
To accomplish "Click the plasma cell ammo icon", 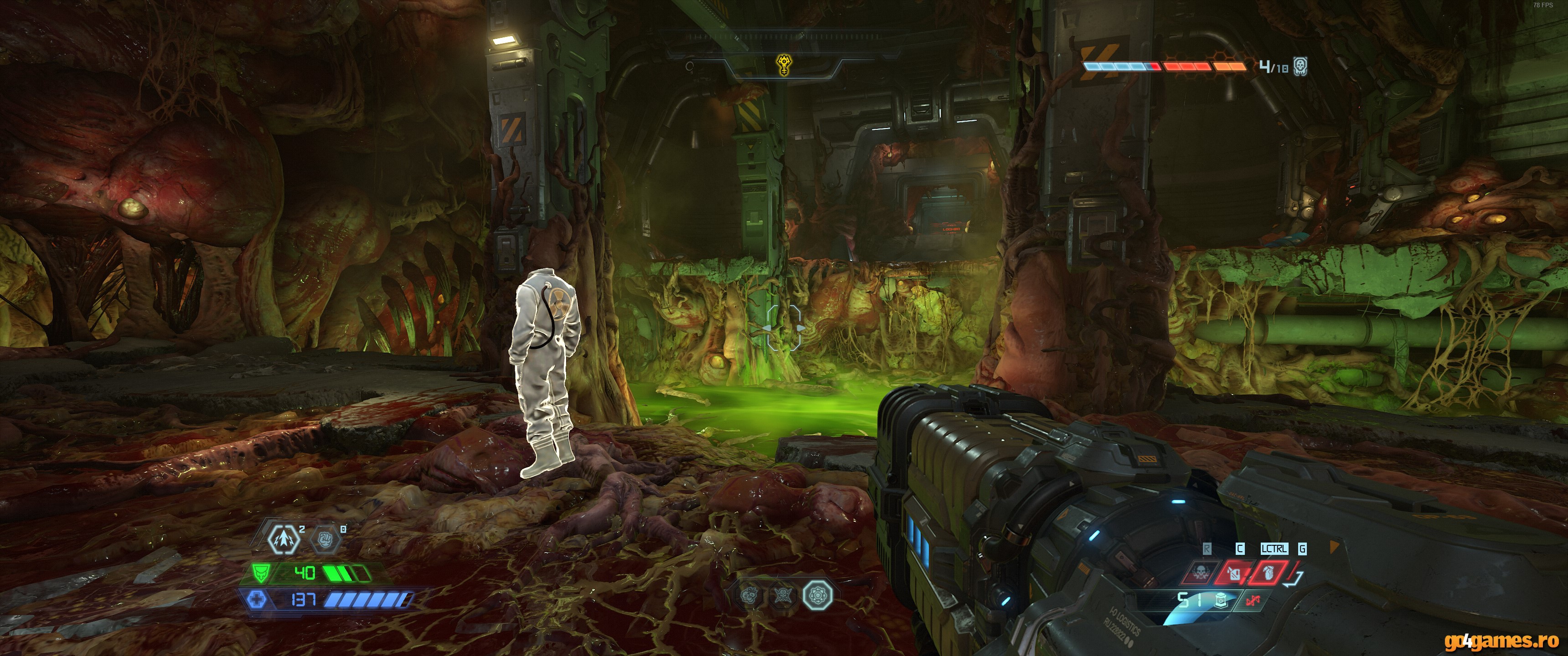I will [x=1221, y=601].
